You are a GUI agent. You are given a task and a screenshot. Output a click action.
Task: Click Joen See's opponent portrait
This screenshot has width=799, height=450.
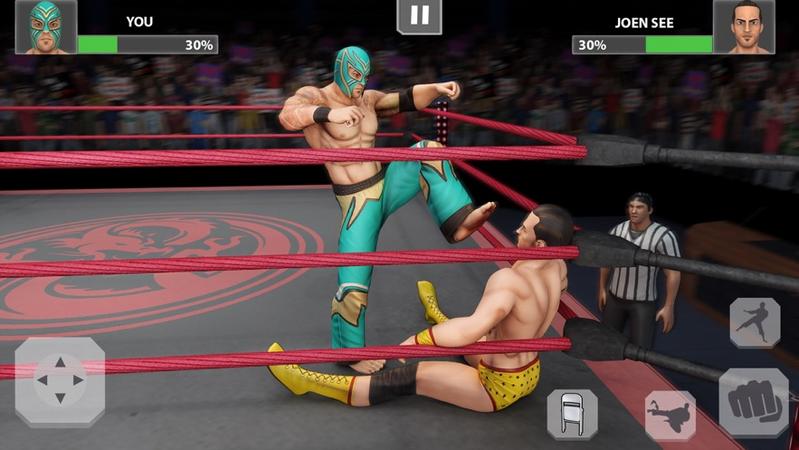(743, 26)
